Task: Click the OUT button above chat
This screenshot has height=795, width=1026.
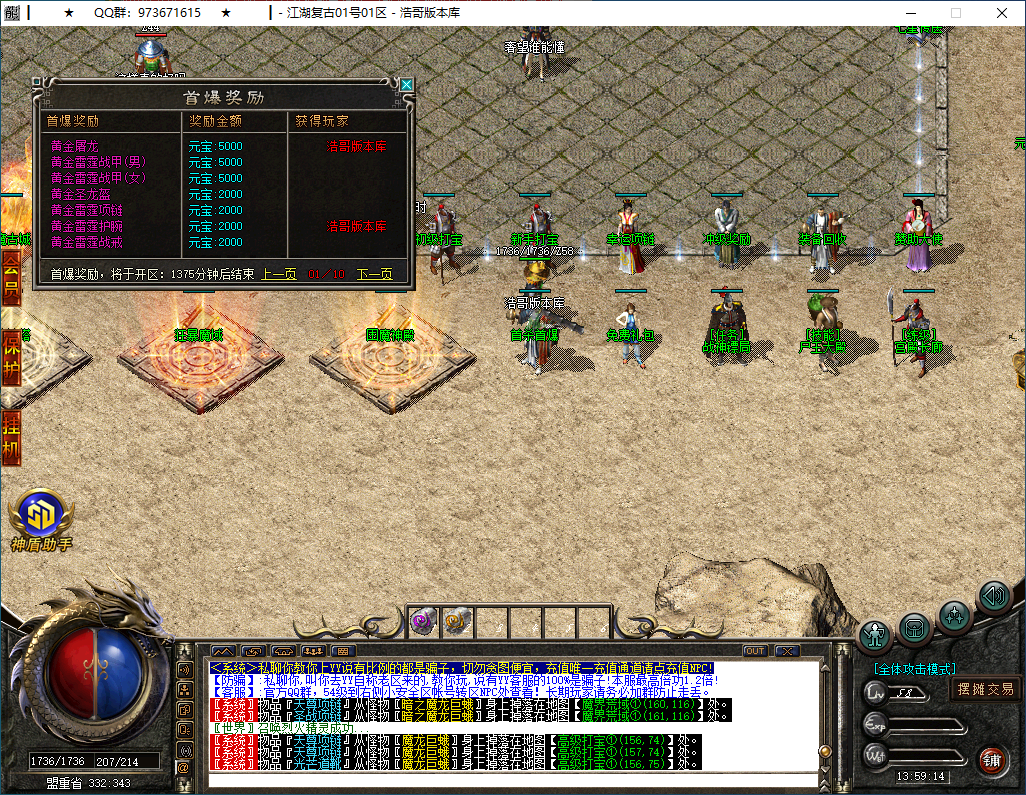Action: click(x=755, y=651)
